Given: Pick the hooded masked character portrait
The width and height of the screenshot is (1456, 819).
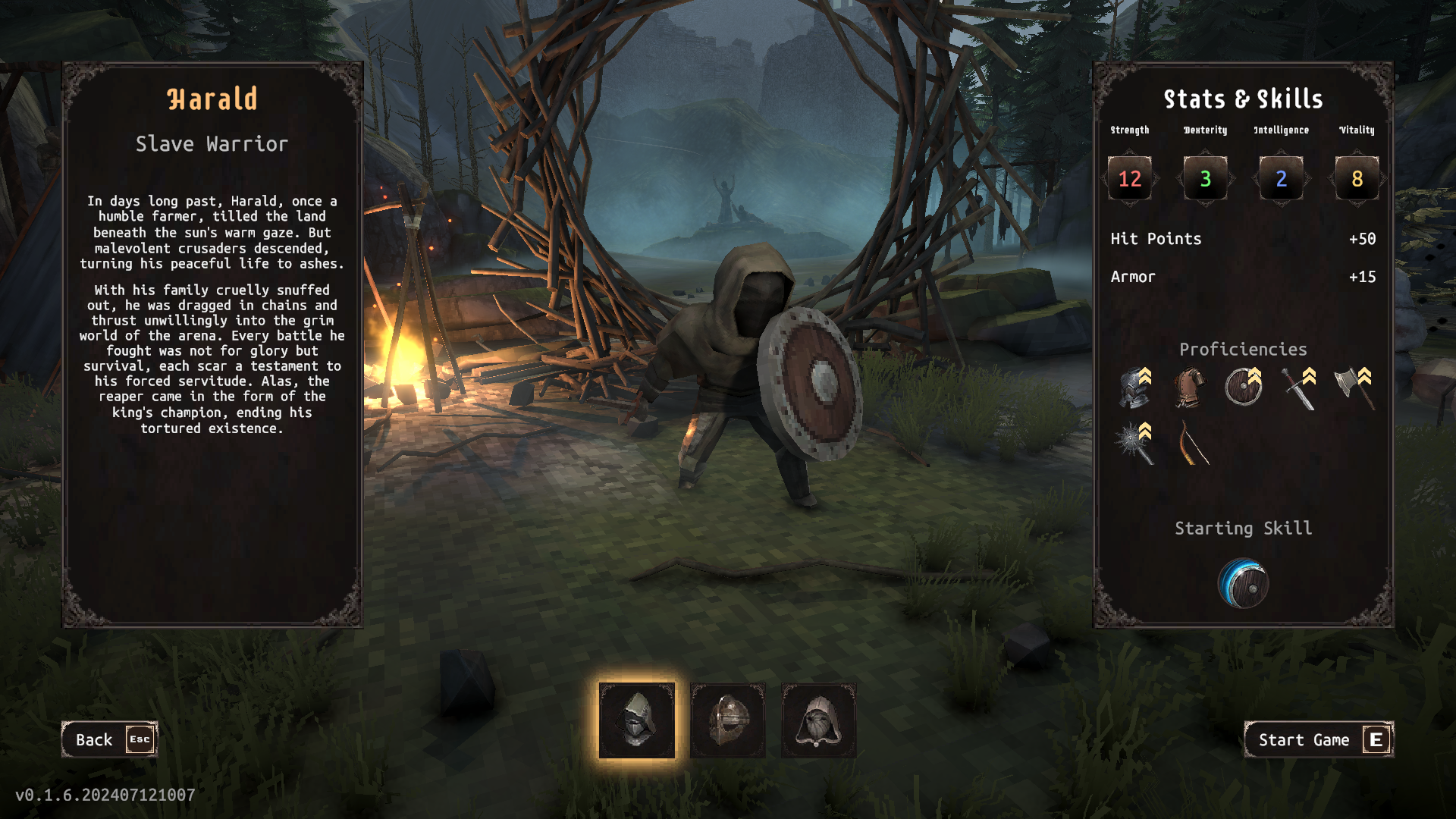Looking at the screenshot, I should pos(819,720).
